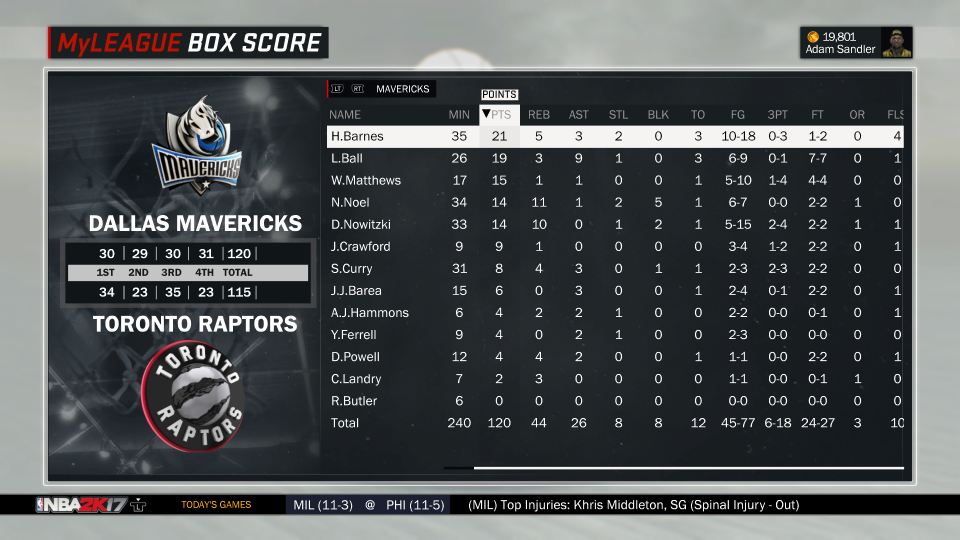Open Adam Sandler player profile badge
Image resolution: width=960 pixels, height=540 pixels.
click(859, 43)
